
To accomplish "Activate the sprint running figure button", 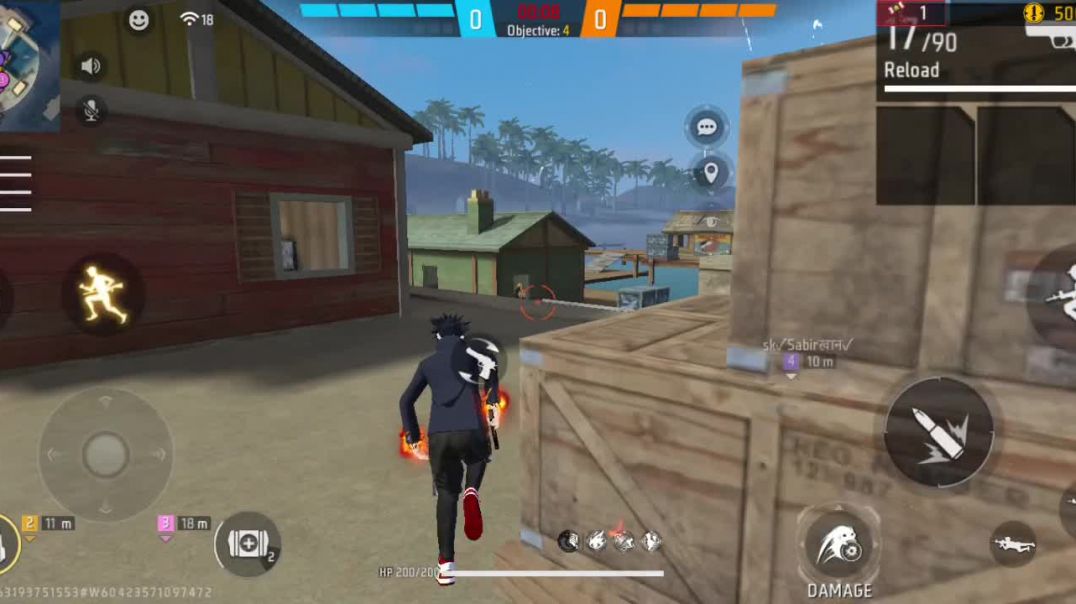I will (x=103, y=294).
